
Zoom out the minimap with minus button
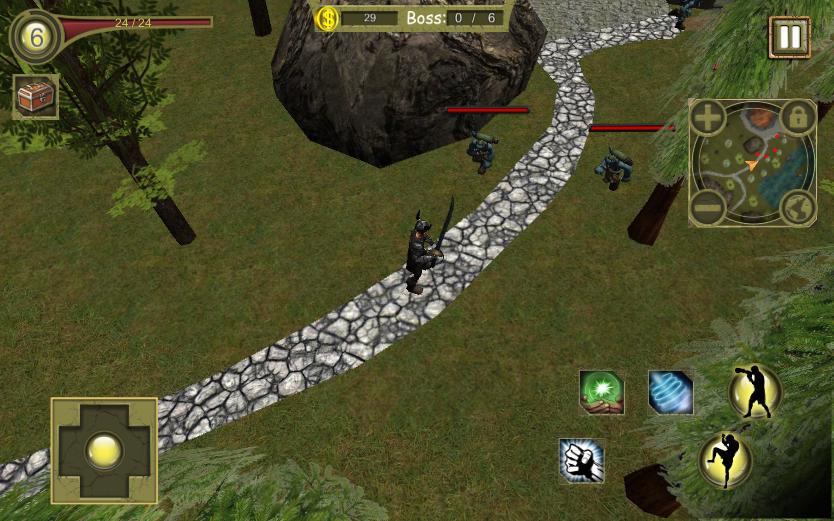707,209
